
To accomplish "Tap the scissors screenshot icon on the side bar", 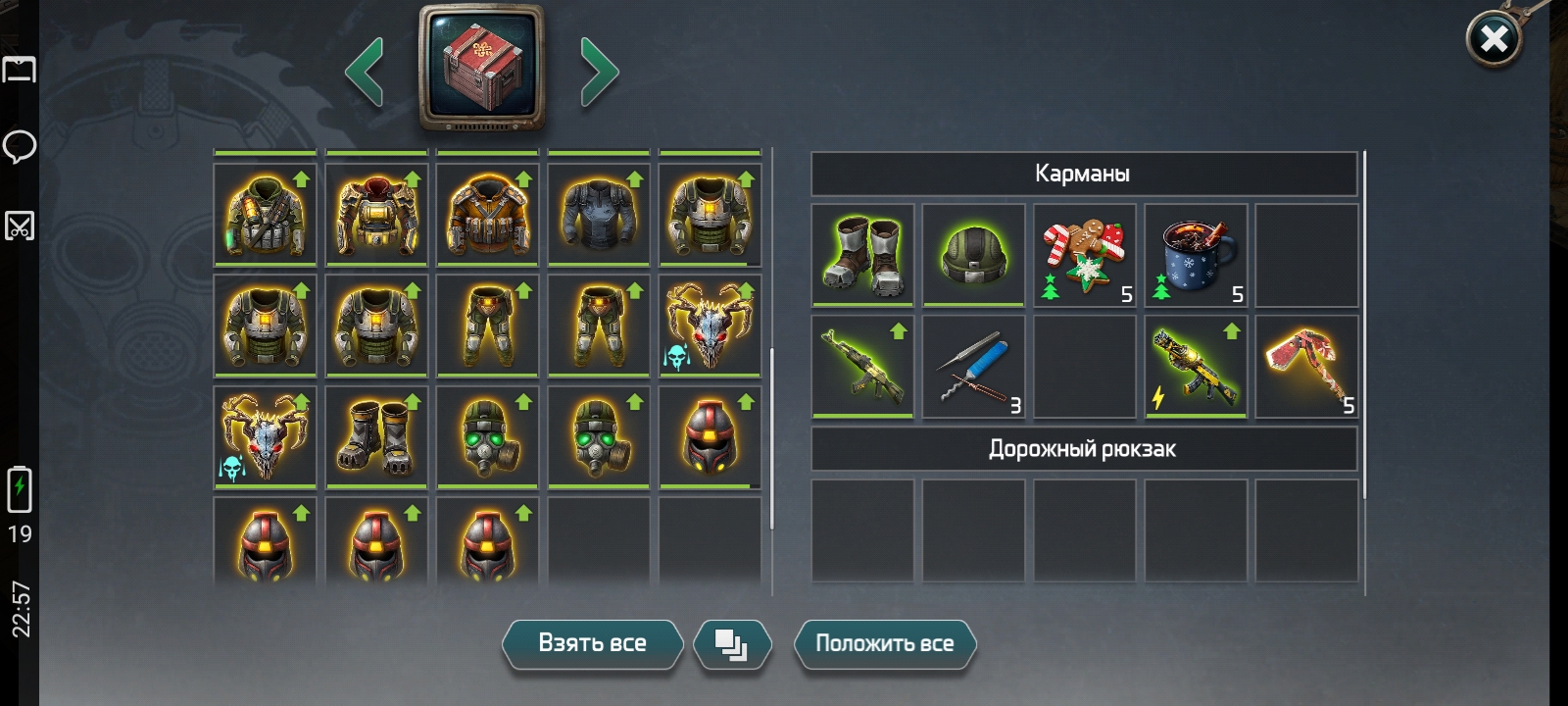I will [x=20, y=226].
